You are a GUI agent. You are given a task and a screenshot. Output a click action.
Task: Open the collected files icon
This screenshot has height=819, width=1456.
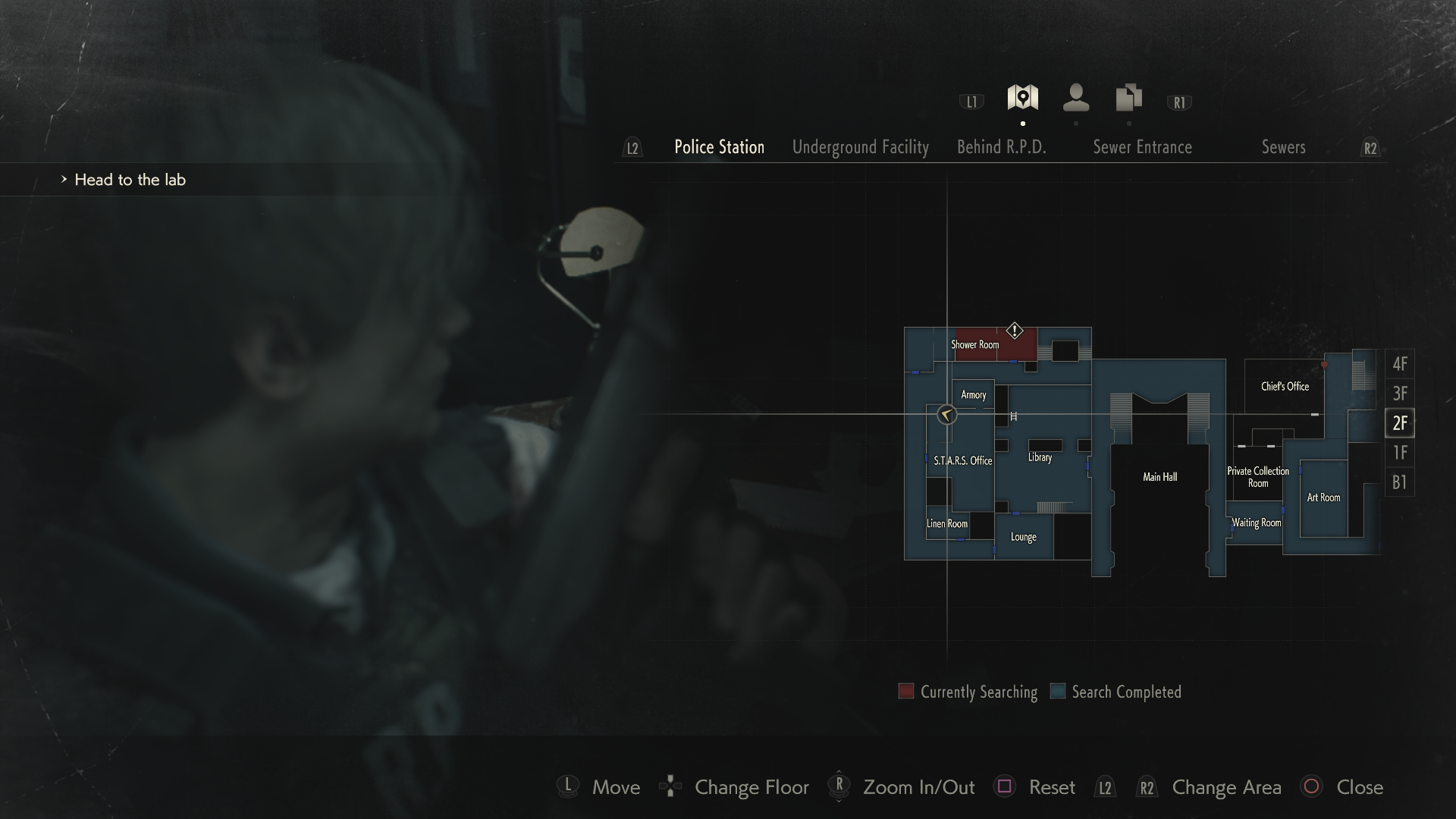[1128, 97]
